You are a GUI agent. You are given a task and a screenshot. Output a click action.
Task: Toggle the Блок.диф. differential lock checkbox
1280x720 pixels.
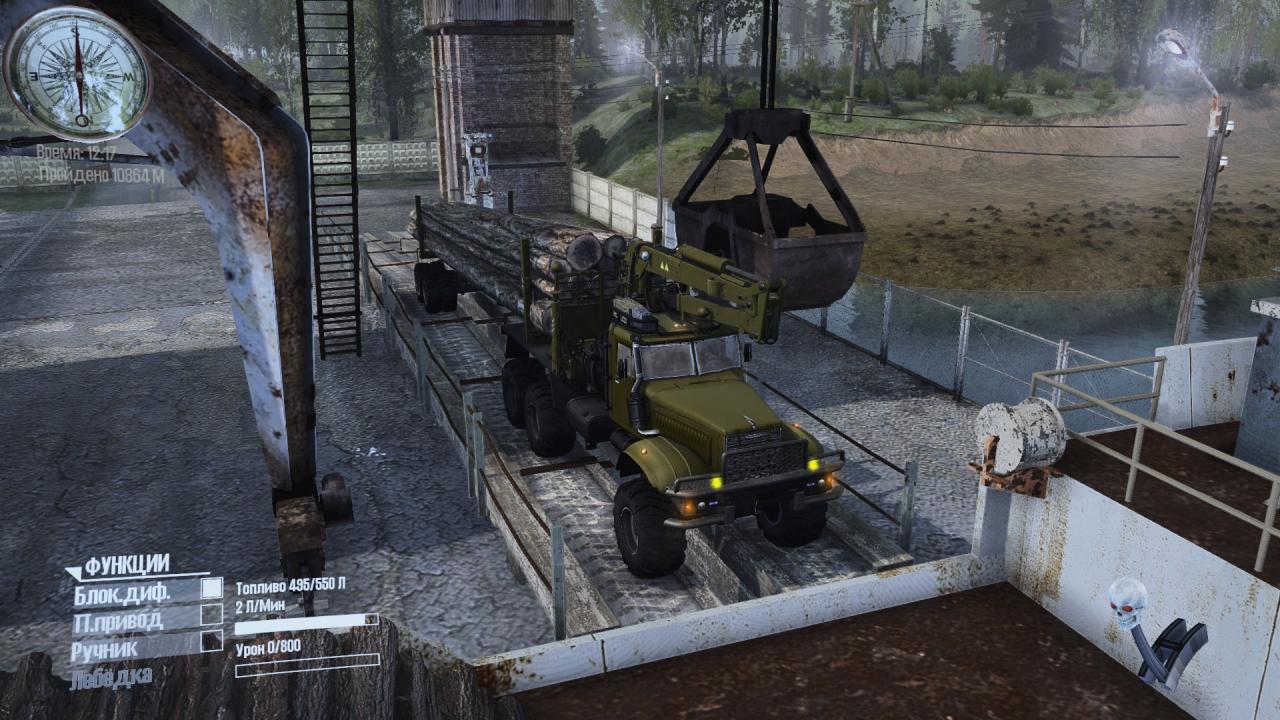pyautogui.click(x=211, y=589)
